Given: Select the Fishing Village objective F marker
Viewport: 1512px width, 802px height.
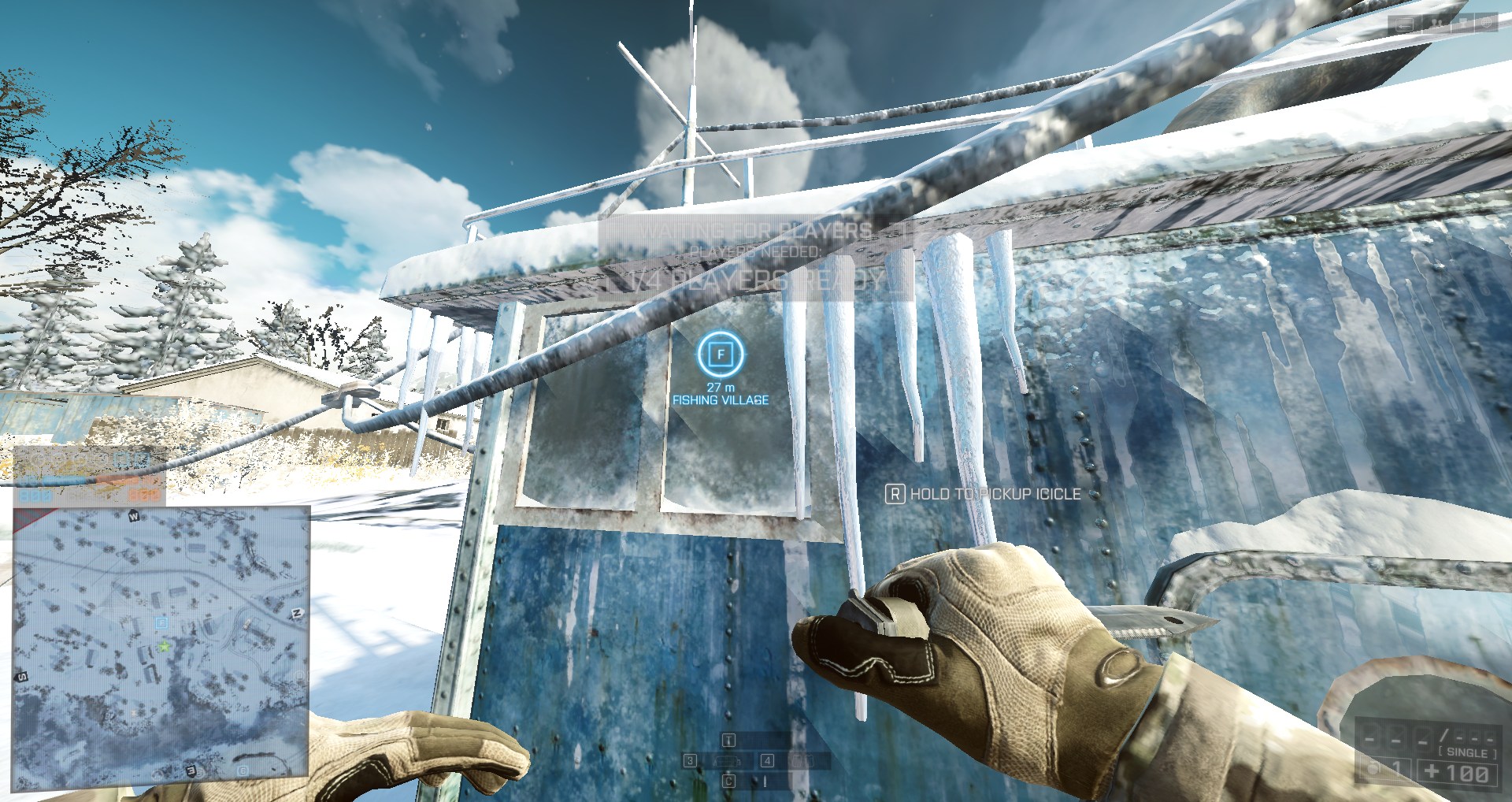Looking at the screenshot, I should click(x=720, y=355).
